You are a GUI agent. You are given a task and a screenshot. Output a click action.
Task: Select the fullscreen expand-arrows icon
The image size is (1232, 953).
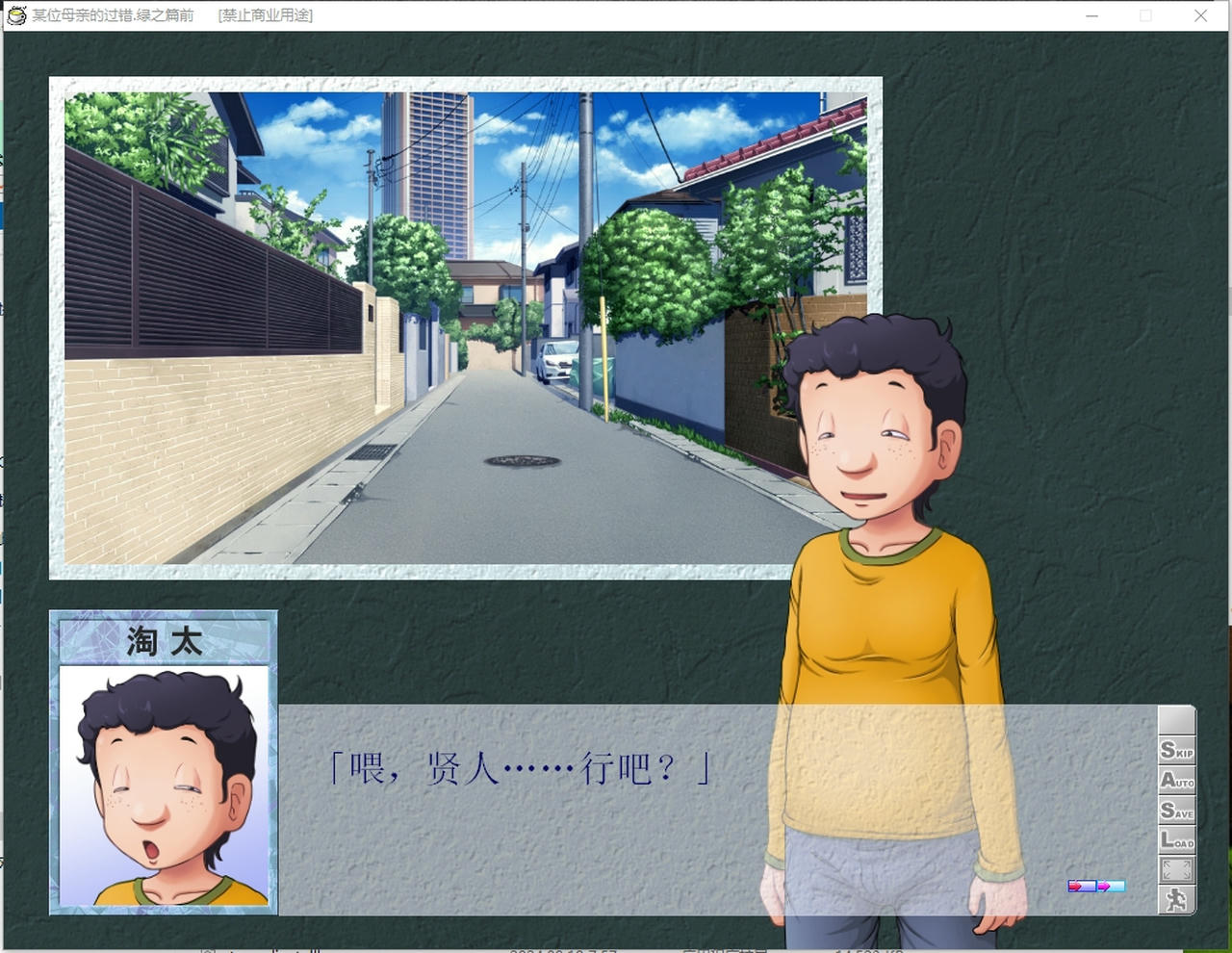click(x=1176, y=868)
